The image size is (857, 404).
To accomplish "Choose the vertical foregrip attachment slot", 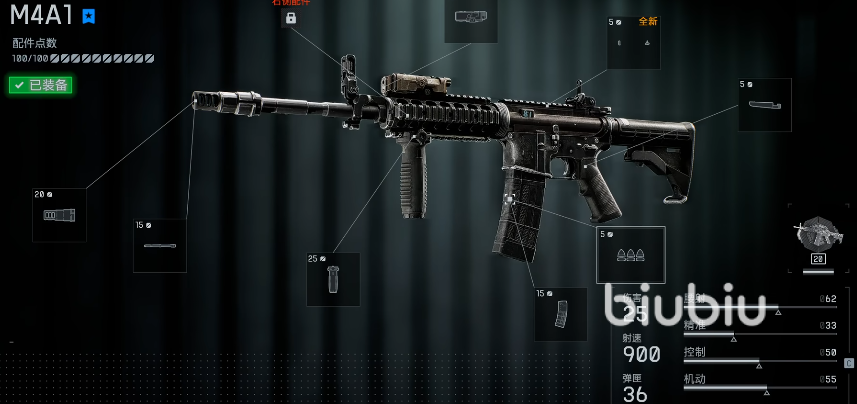I will [333, 279].
